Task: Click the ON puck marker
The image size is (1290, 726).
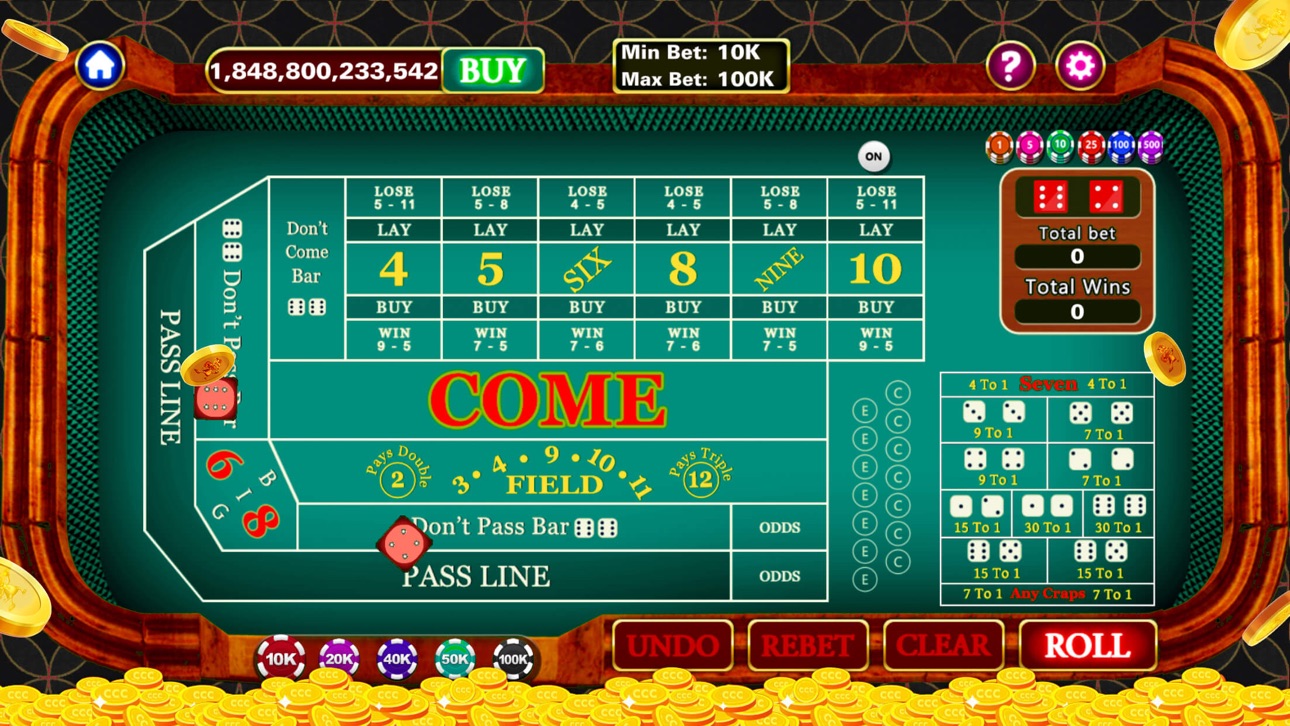Action: [873, 156]
